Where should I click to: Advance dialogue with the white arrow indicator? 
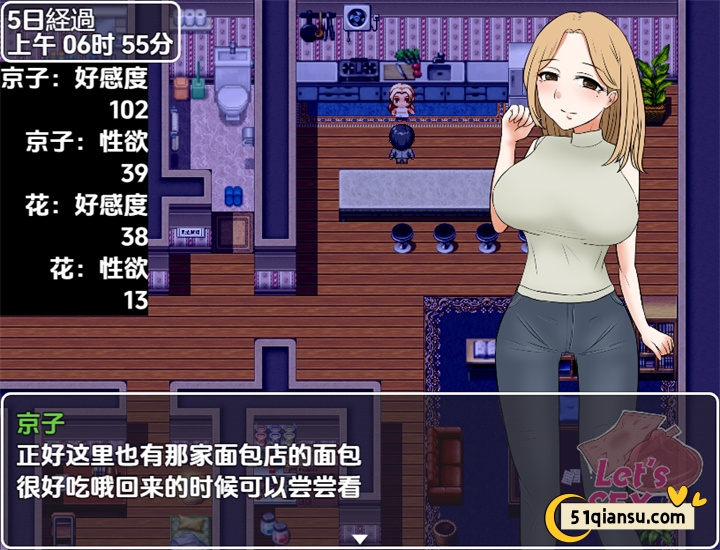tap(359, 538)
